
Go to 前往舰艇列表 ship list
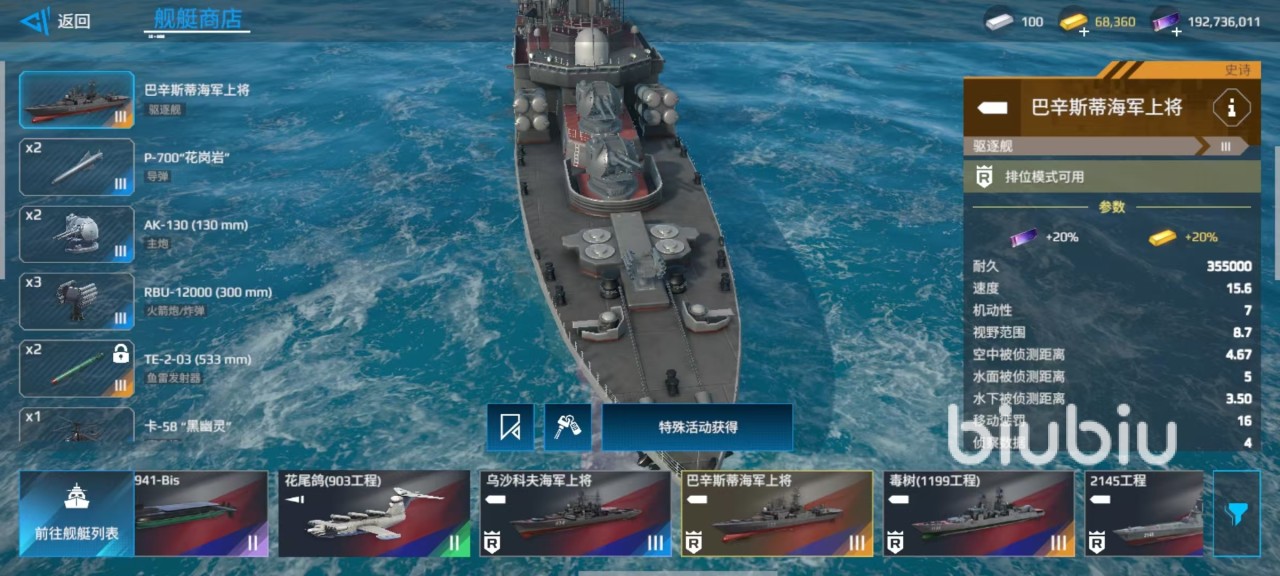(x=76, y=513)
